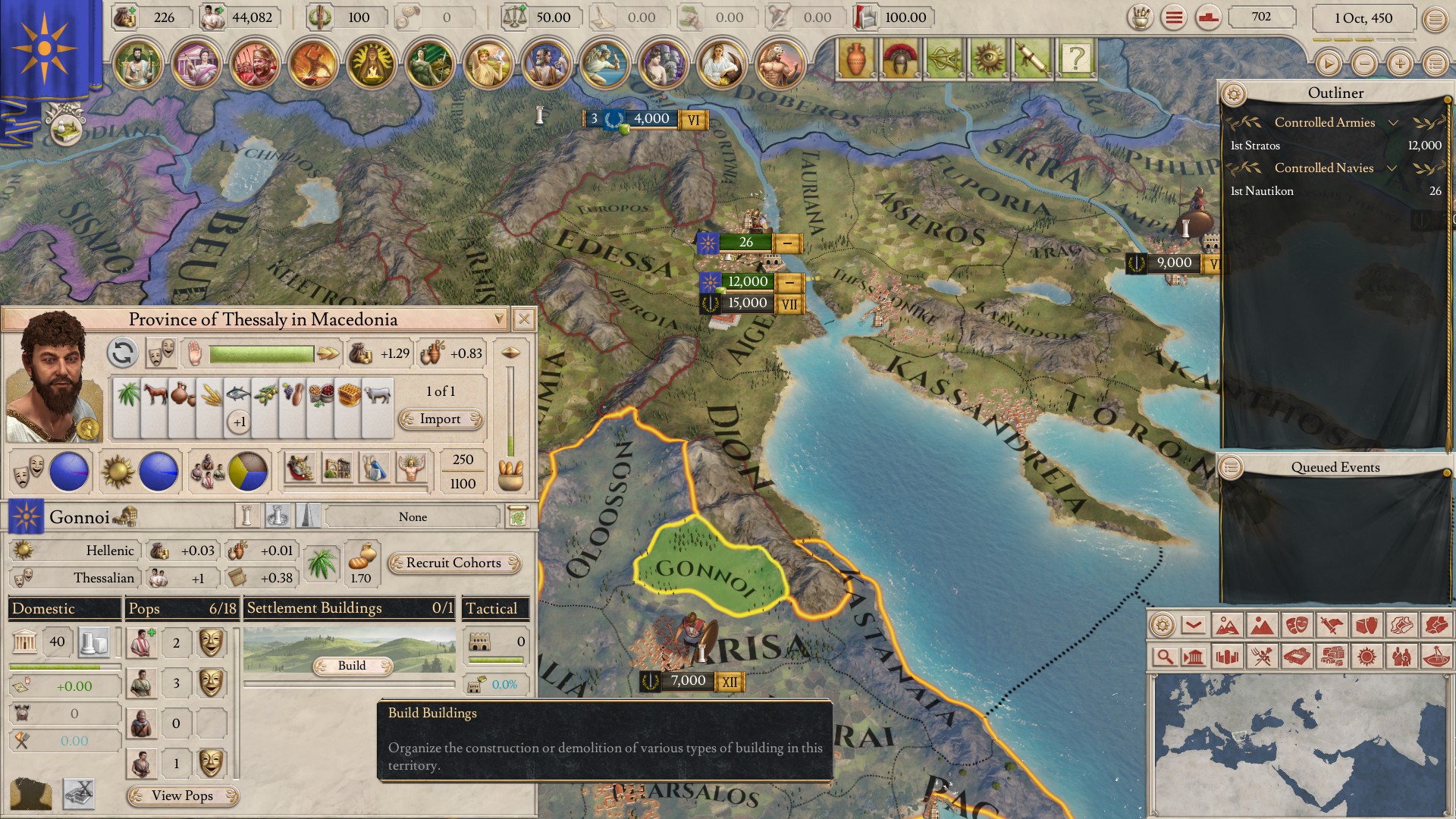Click the world minimap

coord(1300,745)
